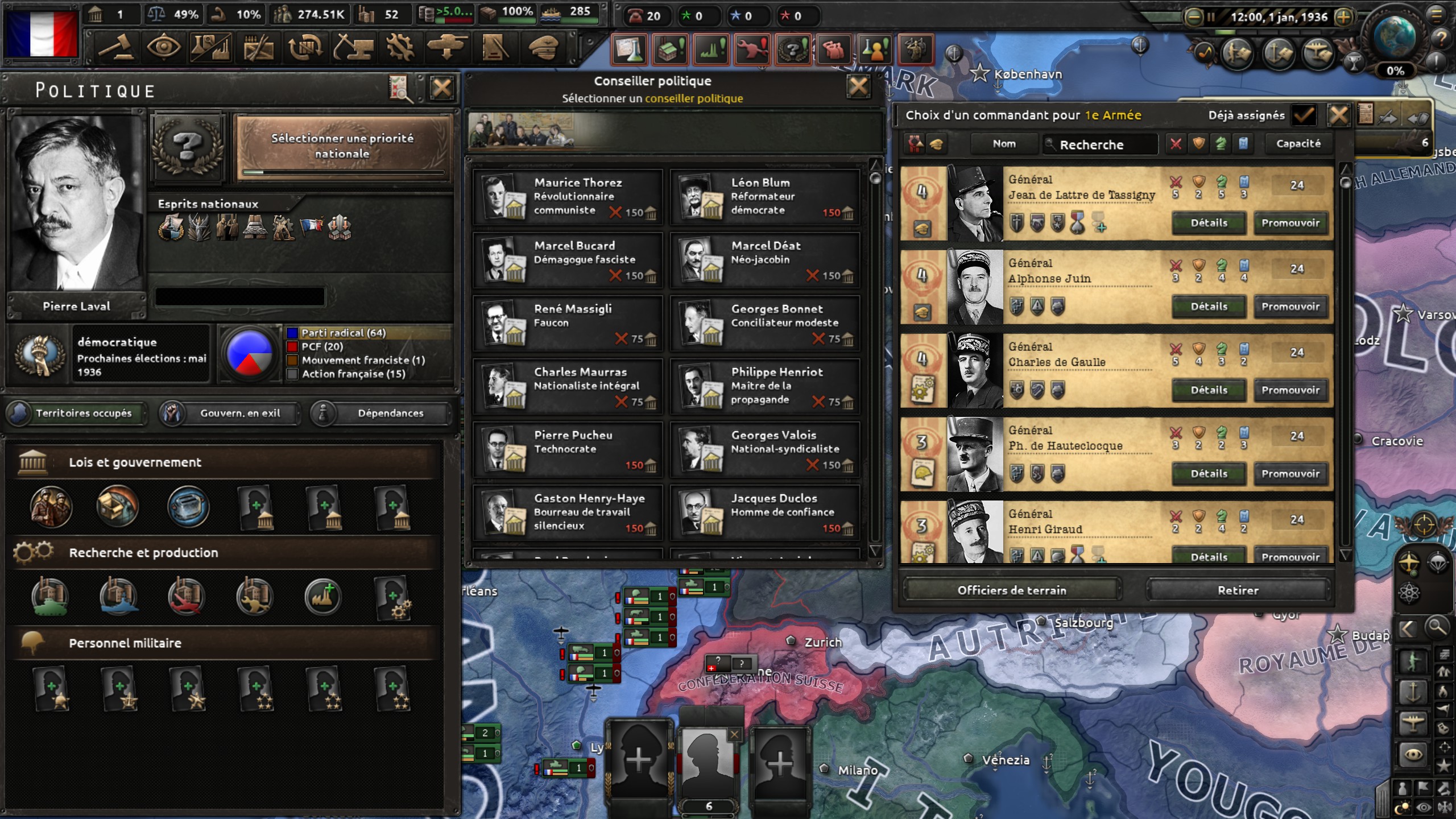View Détails for Jean de Lattre de Tassigny
The width and height of the screenshot is (1456, 819).
1209,223
